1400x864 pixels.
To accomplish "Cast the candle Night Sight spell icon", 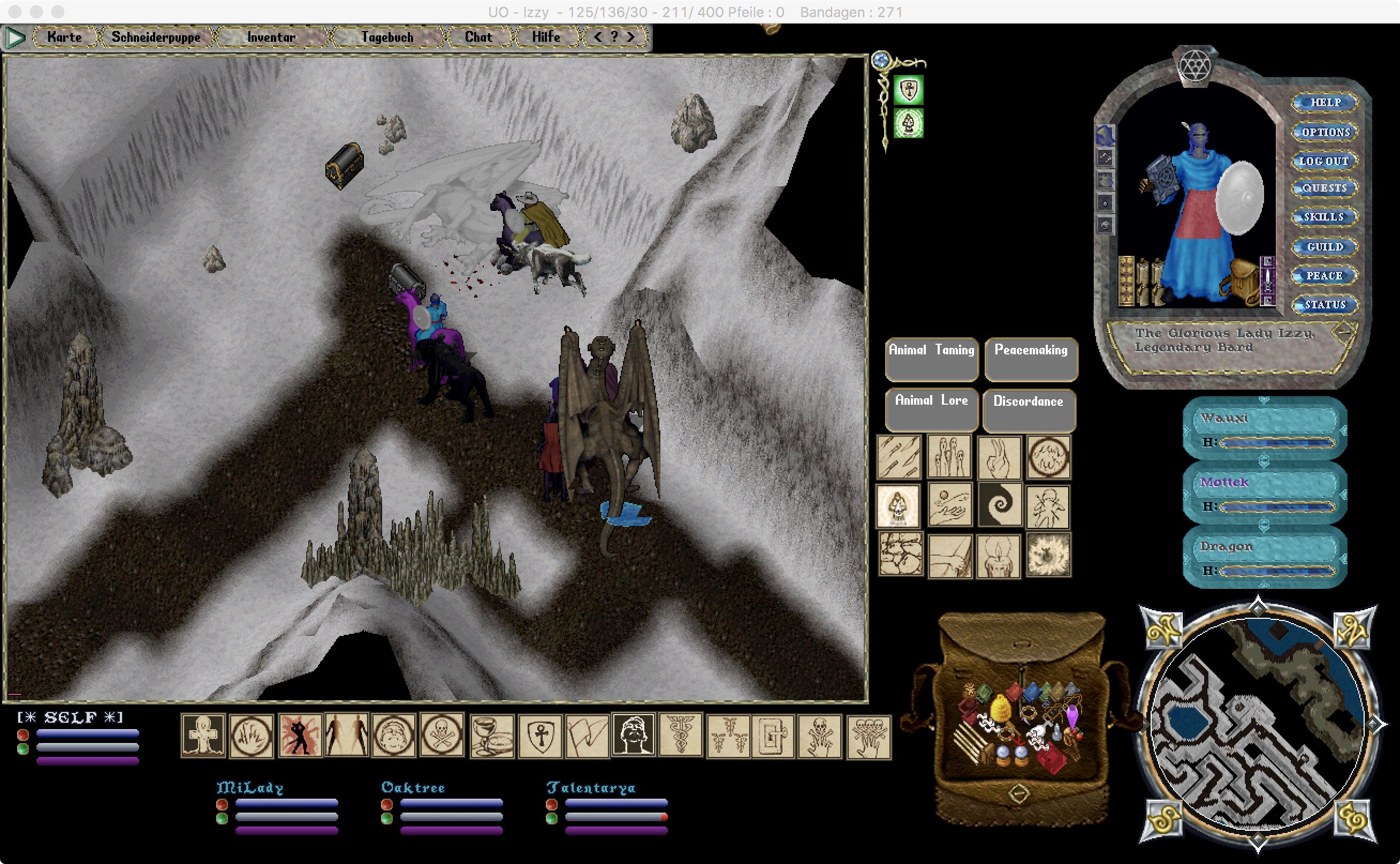I will pos(1000,556).
